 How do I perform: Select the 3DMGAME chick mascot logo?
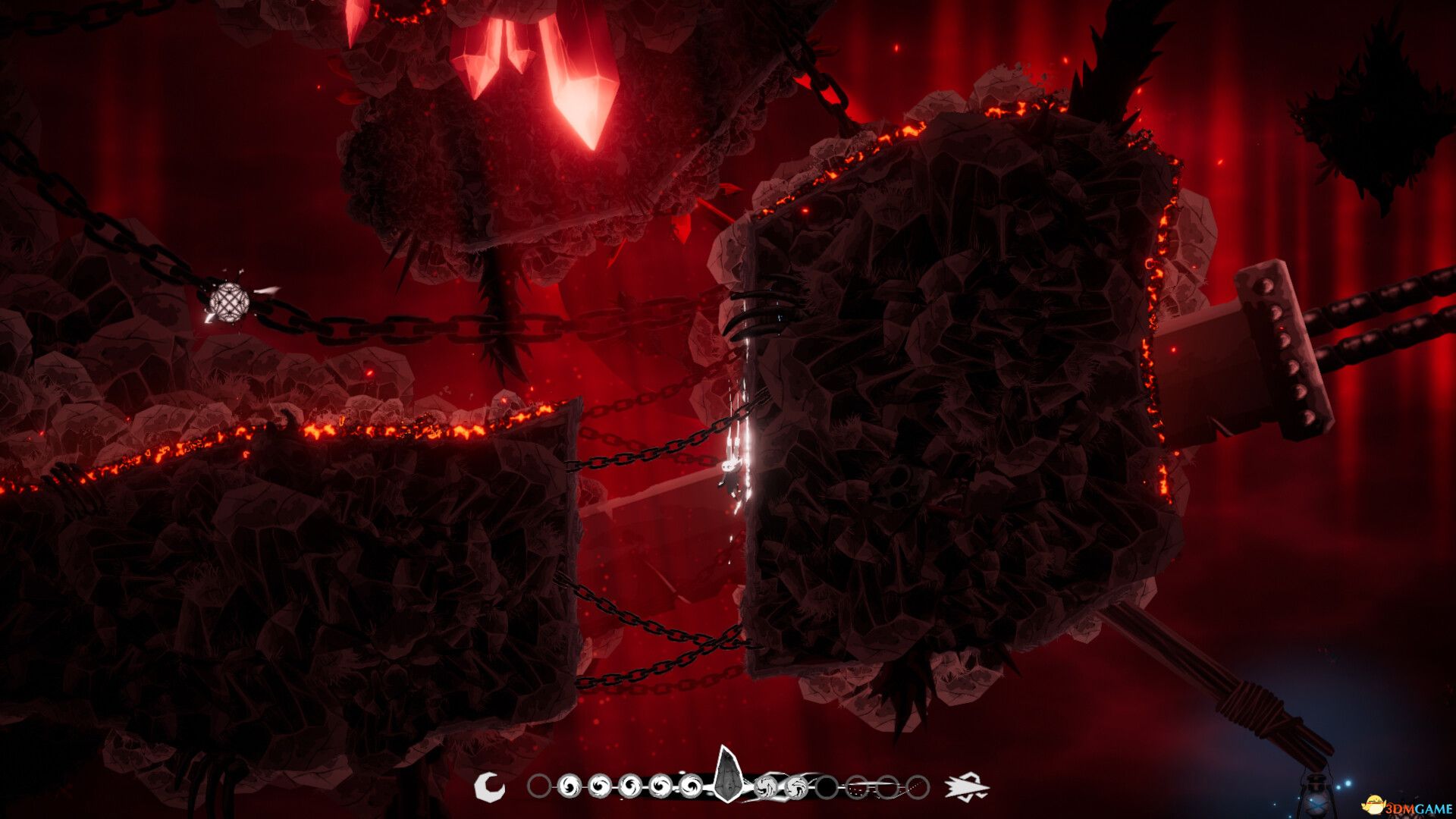(1375, 805)
